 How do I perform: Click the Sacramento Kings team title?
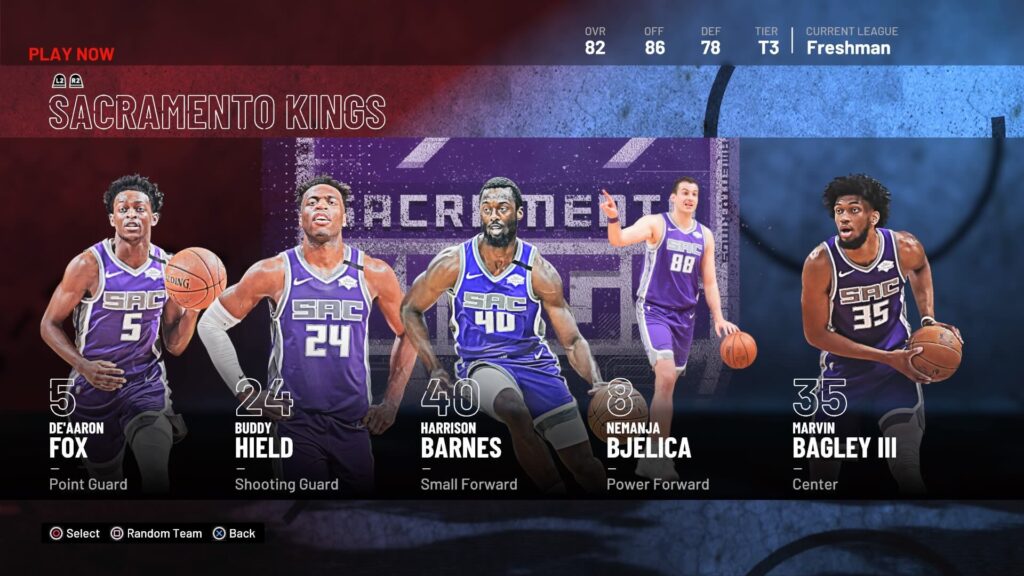point(217,111)
